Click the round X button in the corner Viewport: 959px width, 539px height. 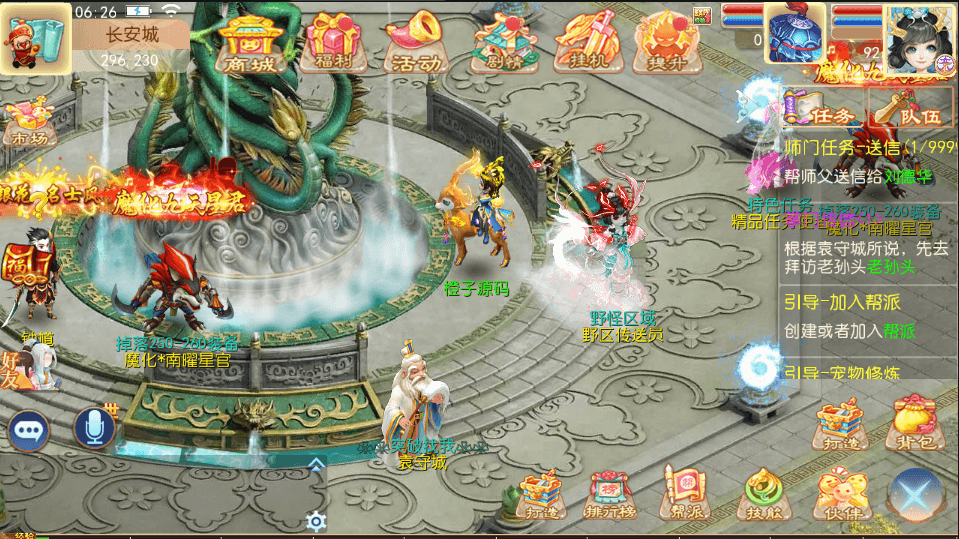pyautogui.click(x=916, y=496)
